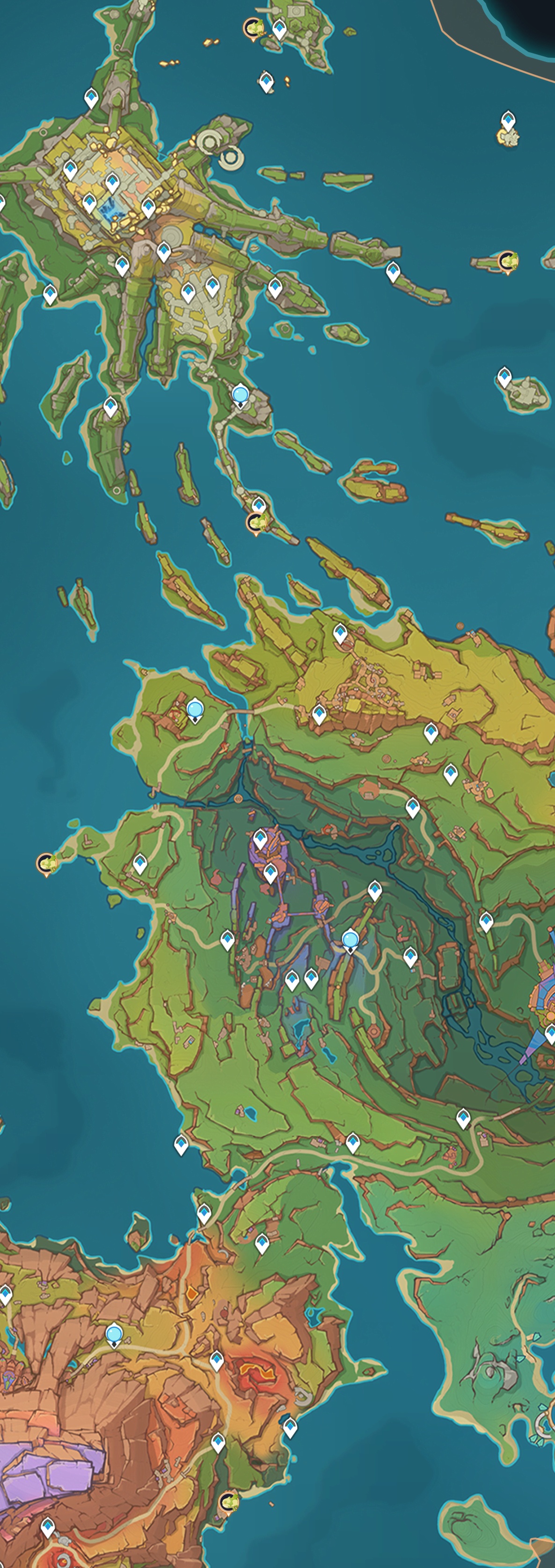Select the blue orb marker in the central basin
Image resolution: width=555 pixels, height=1568 pixels.
click(350, 941)
